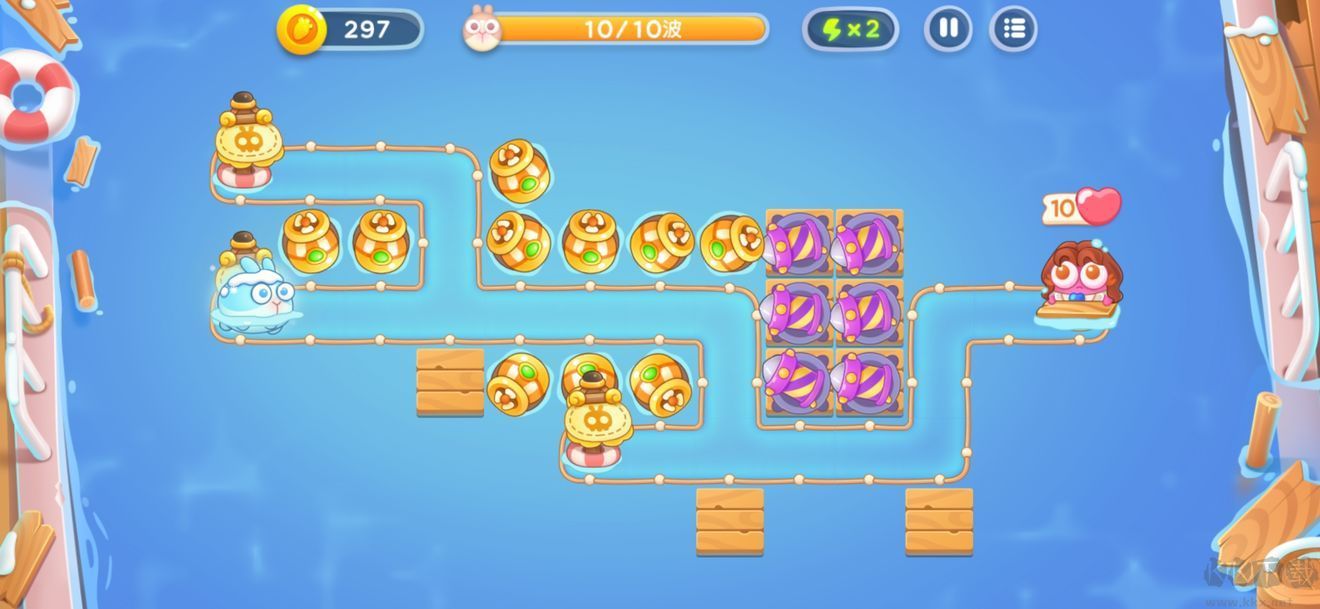The width and height of the screenshot is (1320, 609).
Task: Toggle the x2 speed button
Action: pos(850,29)
